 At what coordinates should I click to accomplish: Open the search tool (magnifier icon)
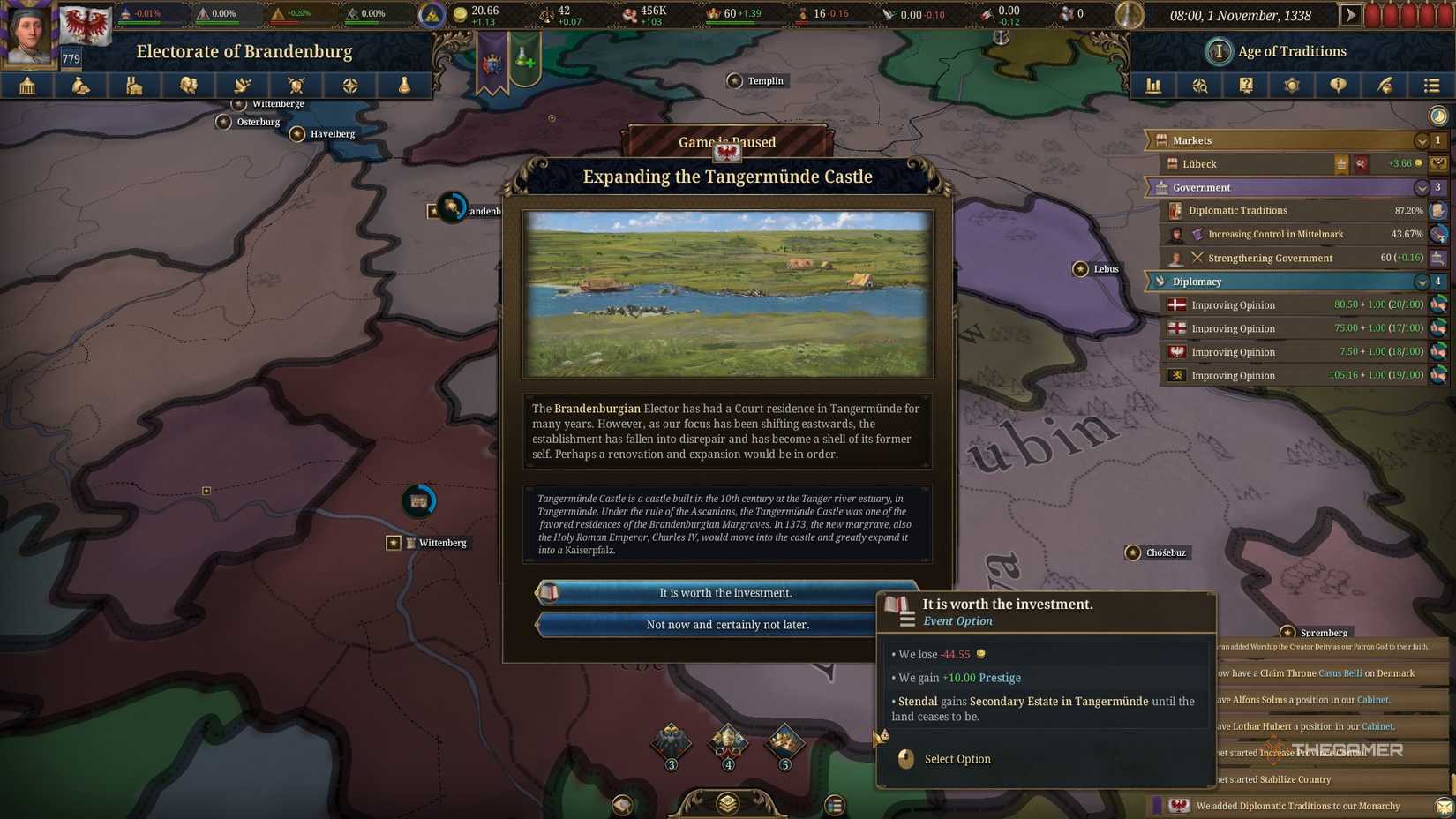coord(1199,86)
